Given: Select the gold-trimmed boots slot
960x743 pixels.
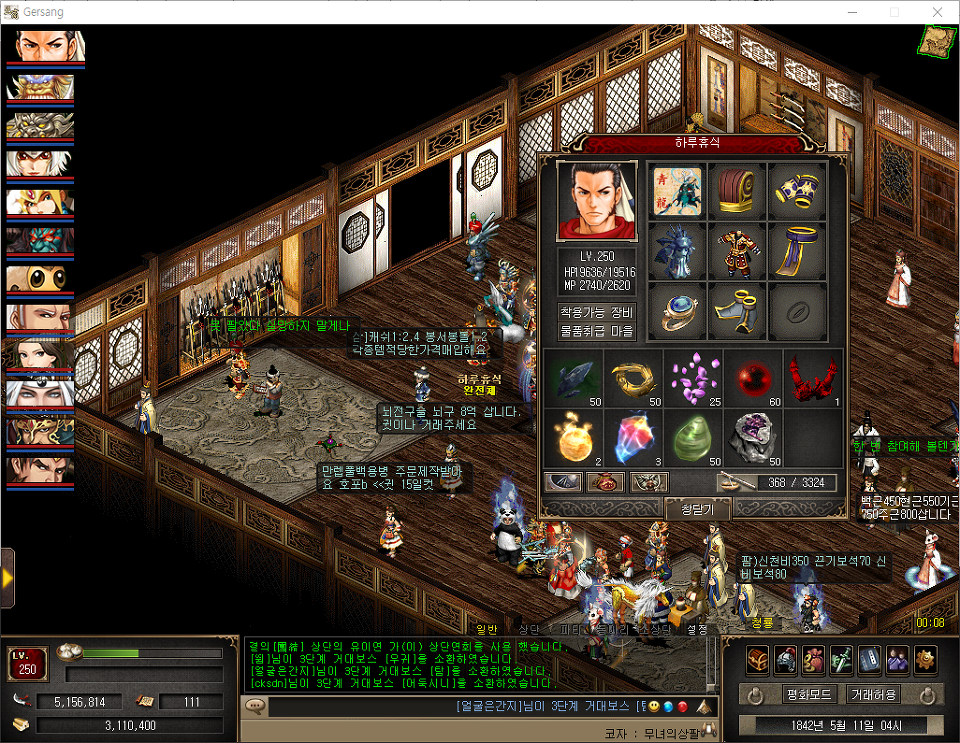Looking at the screenshot, I should (x=737, y=311).
